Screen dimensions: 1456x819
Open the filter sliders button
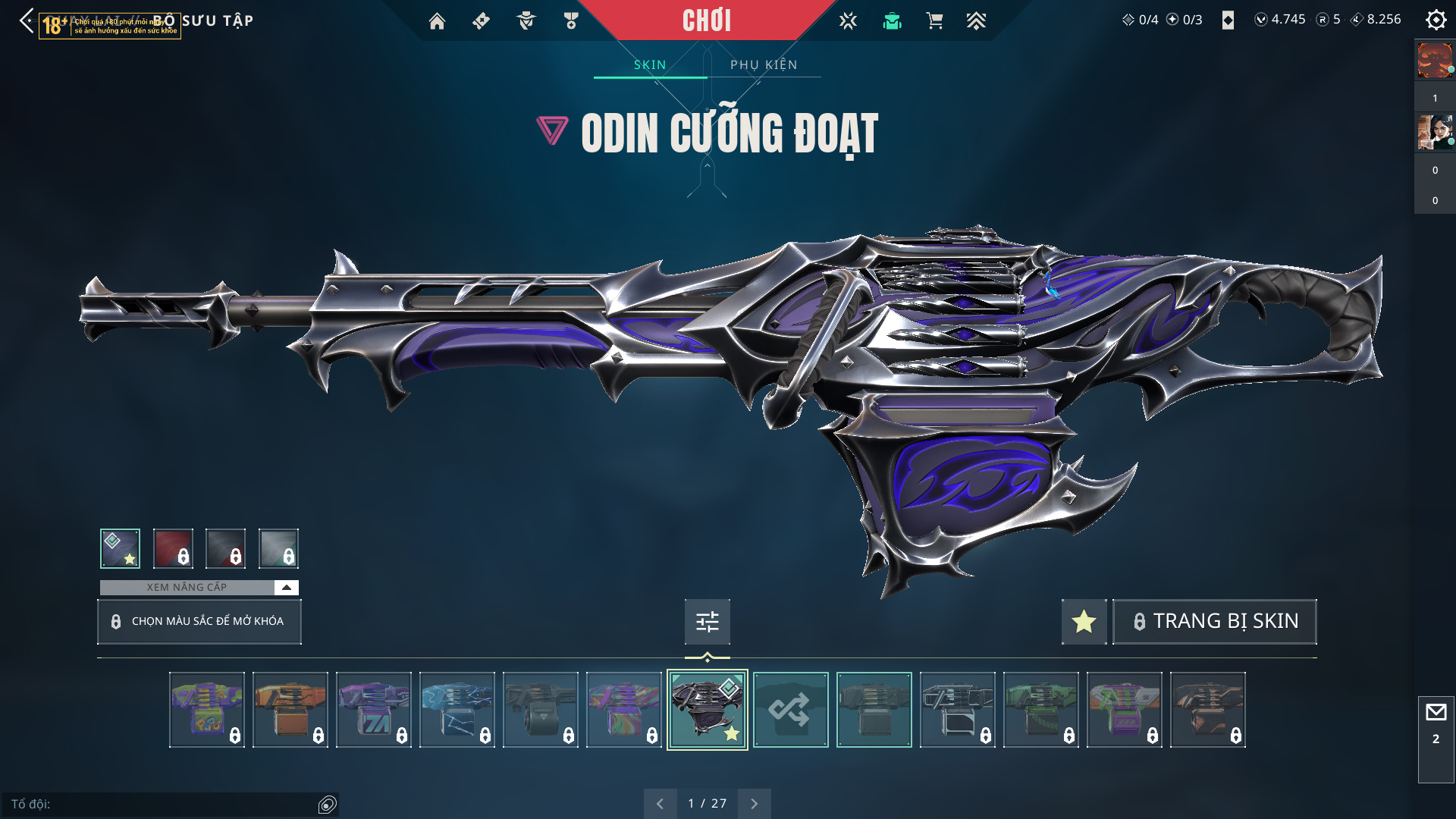[707, 622]
